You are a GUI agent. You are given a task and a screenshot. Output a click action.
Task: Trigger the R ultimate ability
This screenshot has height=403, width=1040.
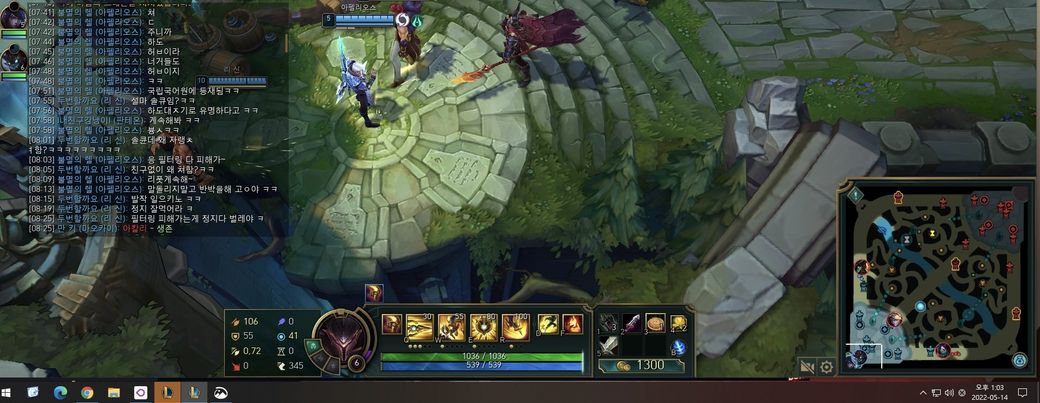[x=516, y=327]
